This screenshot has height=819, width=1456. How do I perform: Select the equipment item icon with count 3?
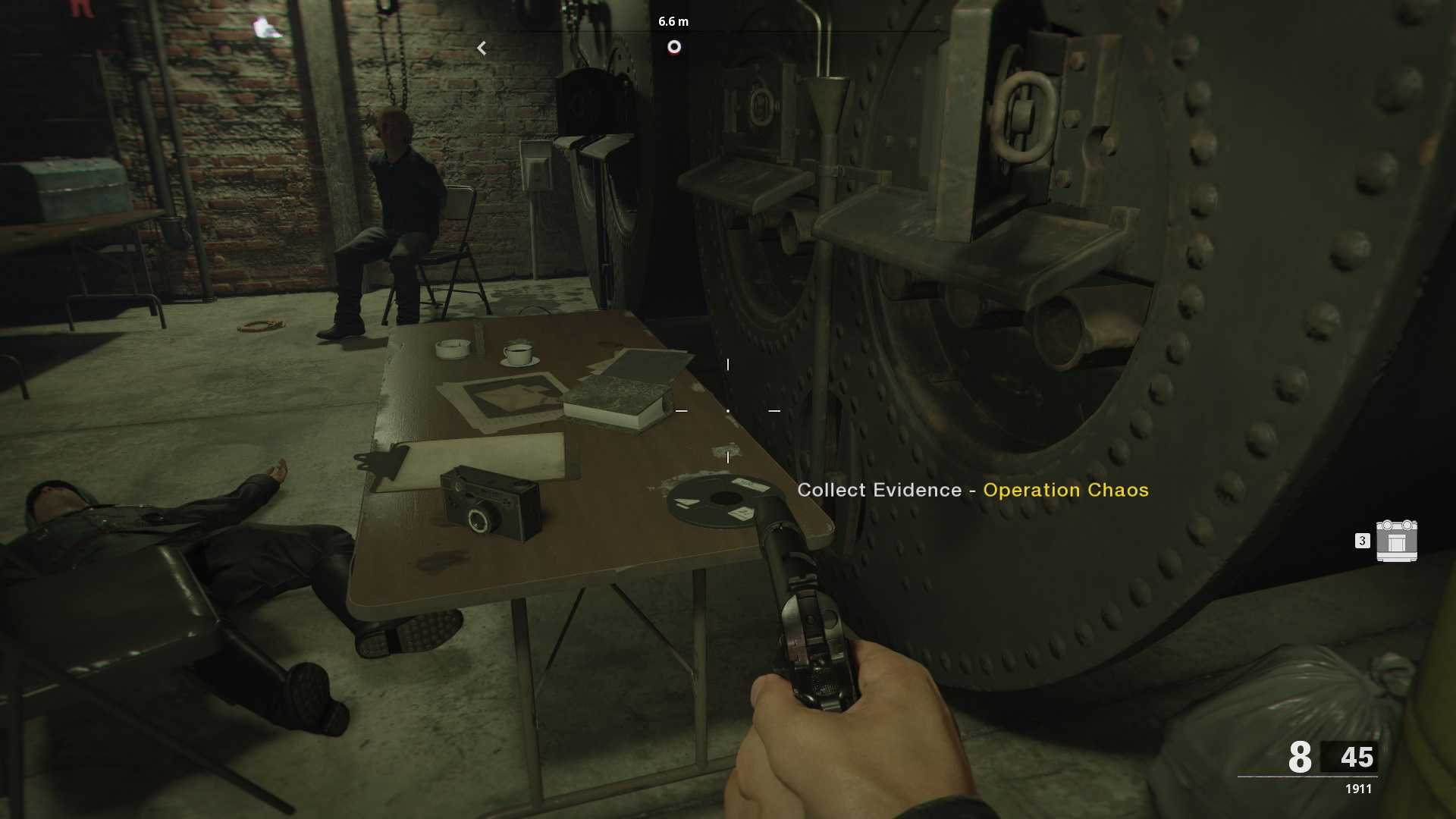(1396, 541)
